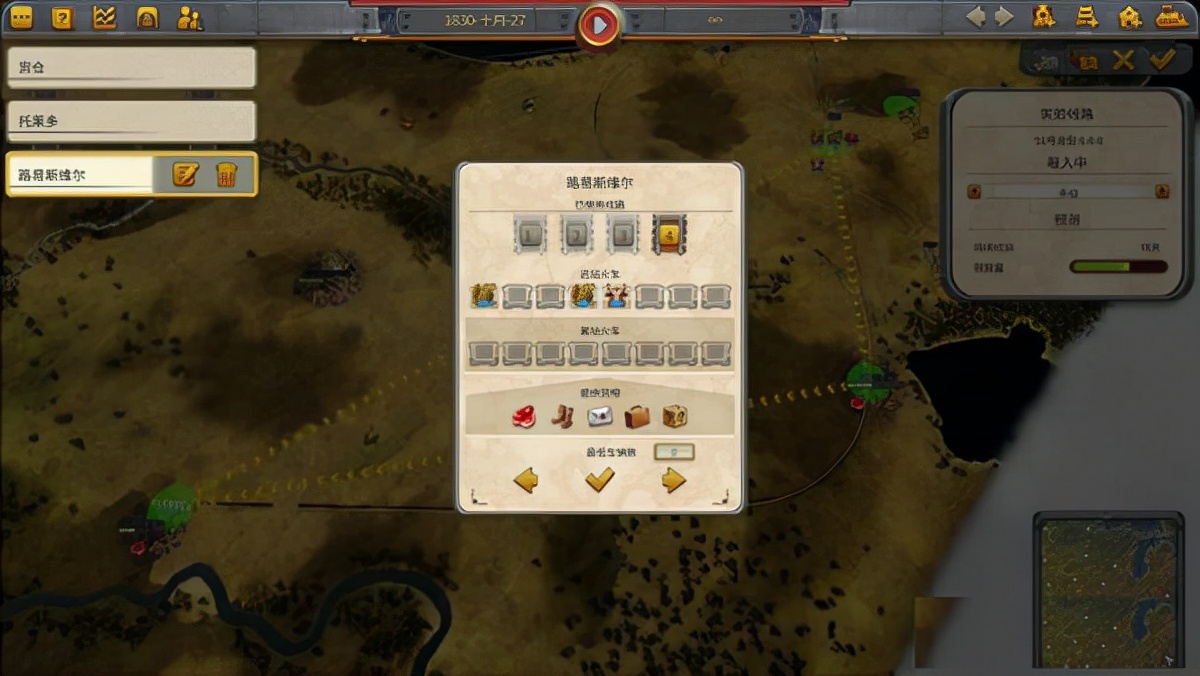Select the brown suitcase passenger icon
The image size is (1200, 676).
(637, 416)
